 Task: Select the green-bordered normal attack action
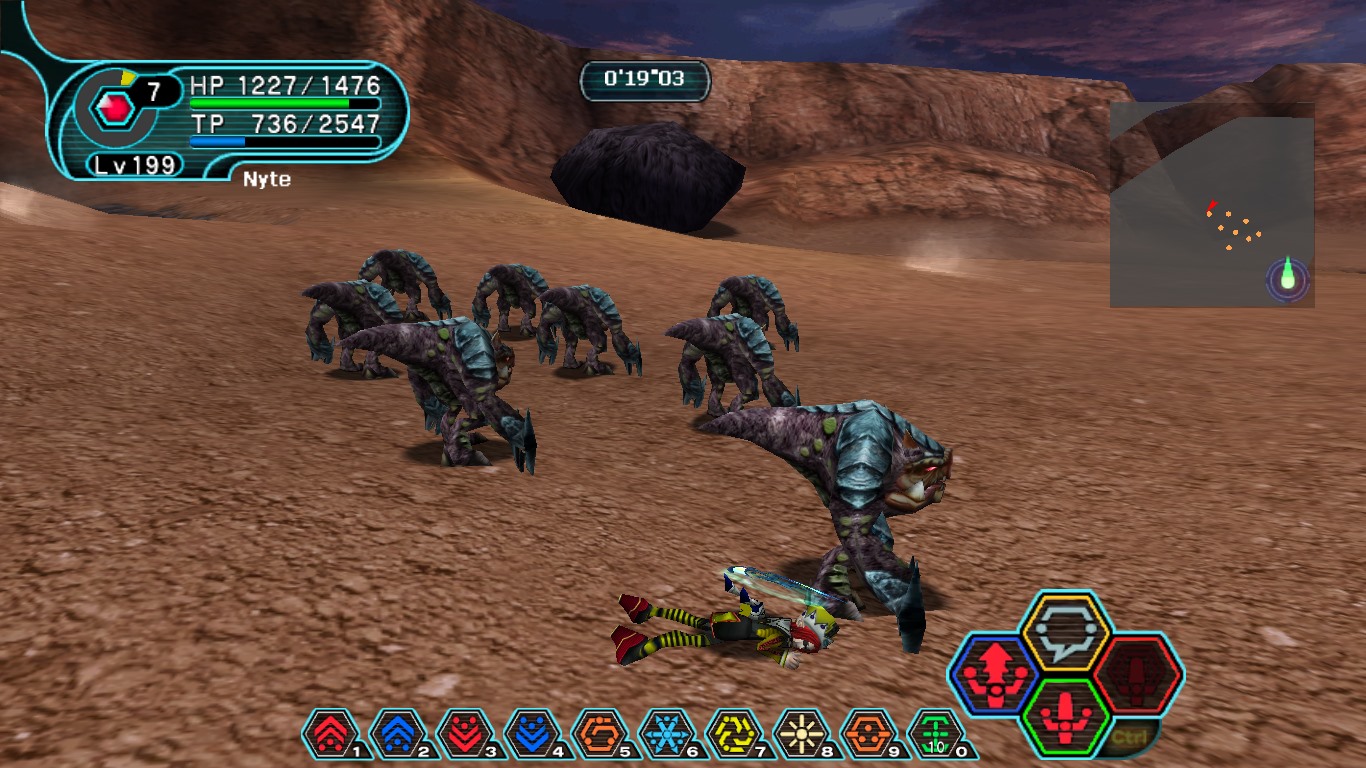coord(1065,716)
